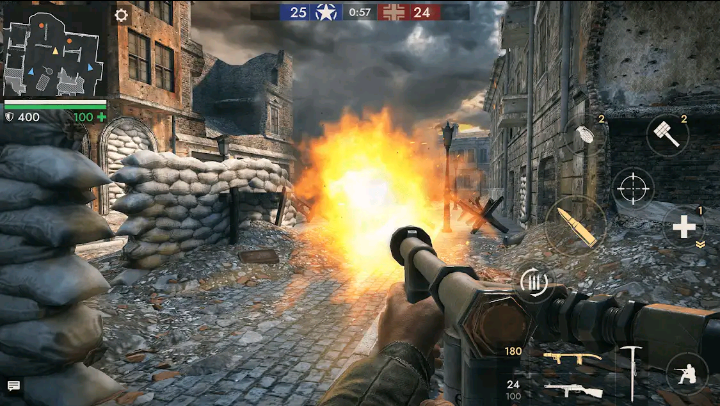Open settings with the gear icon
This screenshot has width=720, height=406.
coord(122,15)
